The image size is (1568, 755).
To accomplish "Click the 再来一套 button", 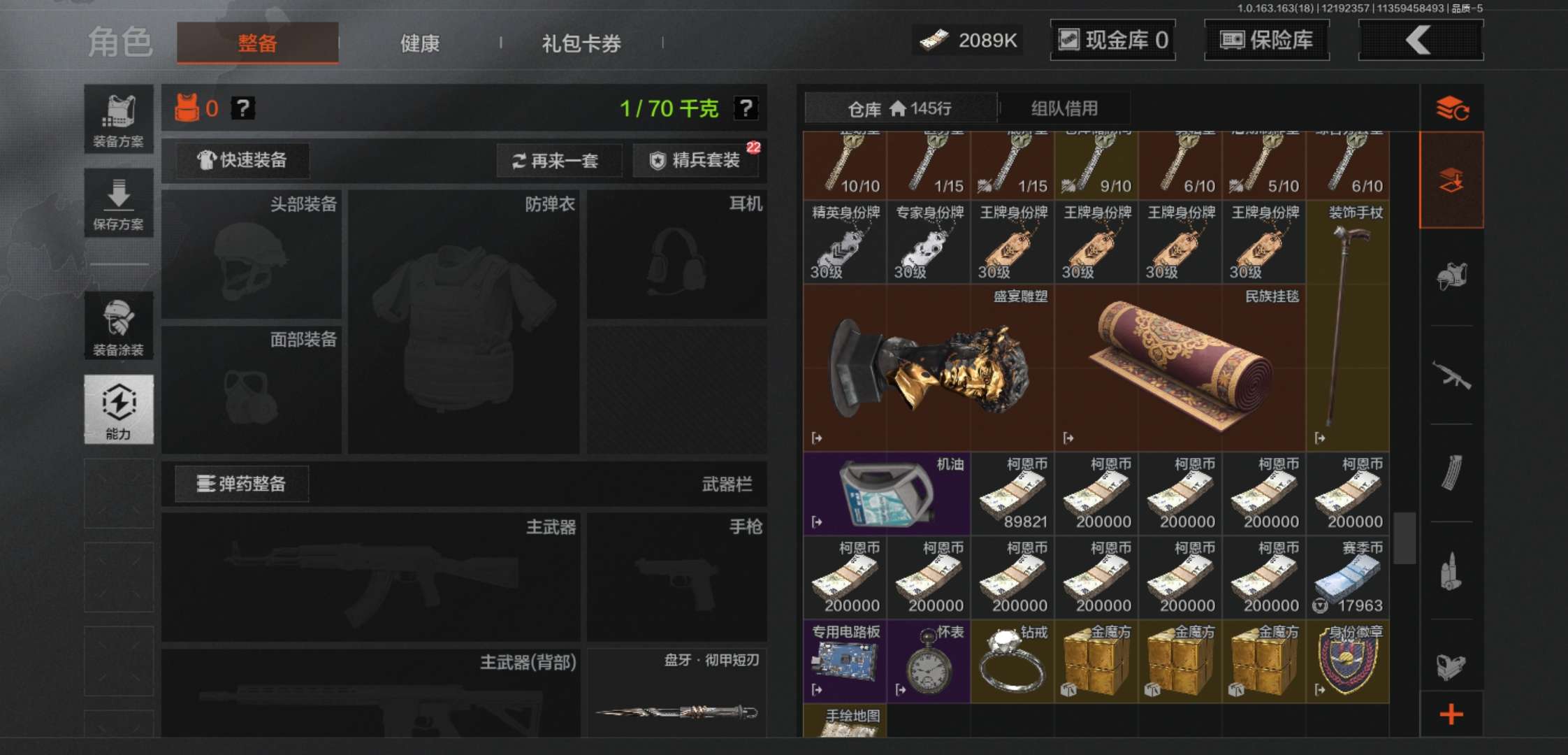I will [558, 161].
